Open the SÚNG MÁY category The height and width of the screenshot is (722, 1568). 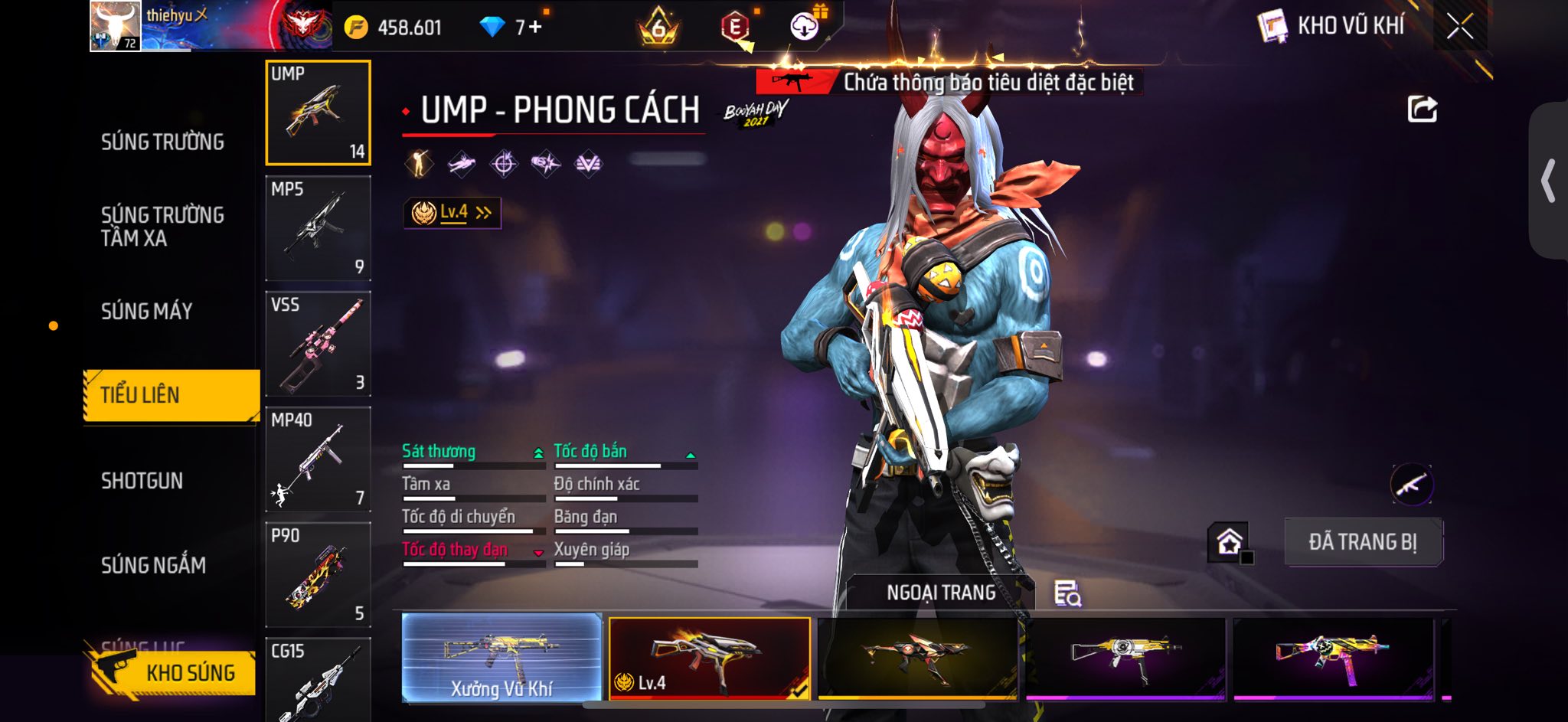point(146,311)
